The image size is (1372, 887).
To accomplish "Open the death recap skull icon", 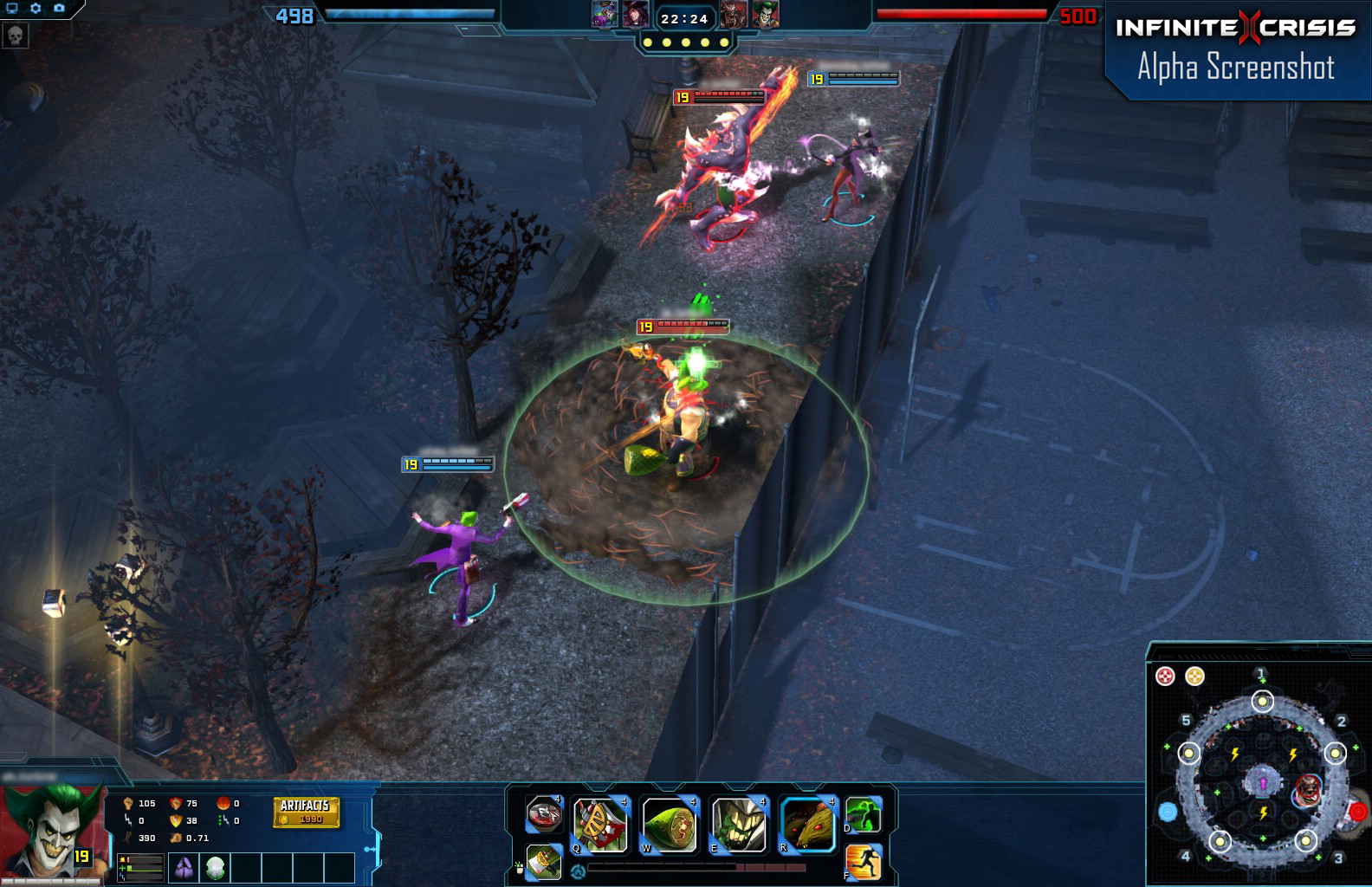I will pos(16,36).
